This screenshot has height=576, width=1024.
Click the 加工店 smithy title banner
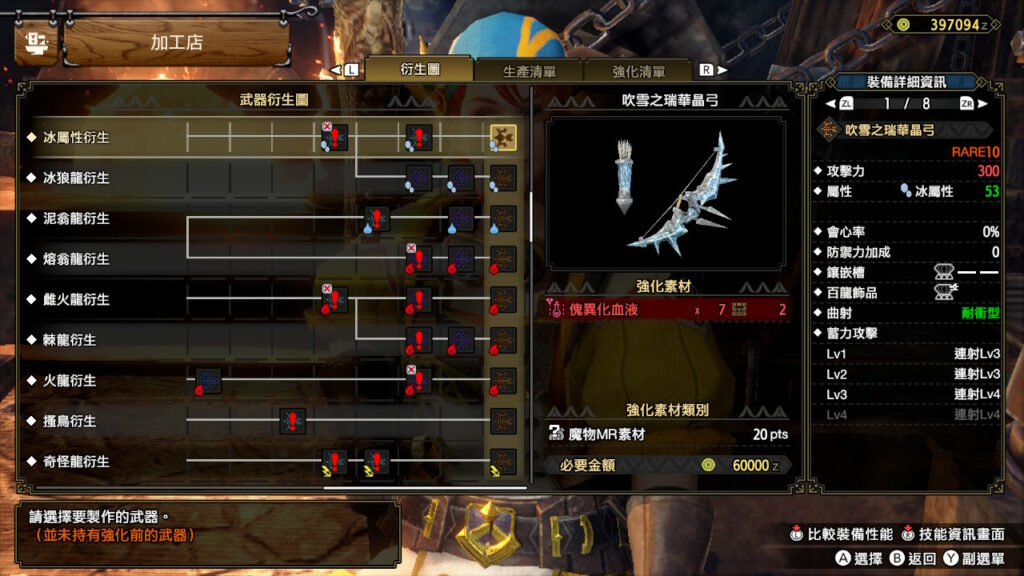click(177, 43)
